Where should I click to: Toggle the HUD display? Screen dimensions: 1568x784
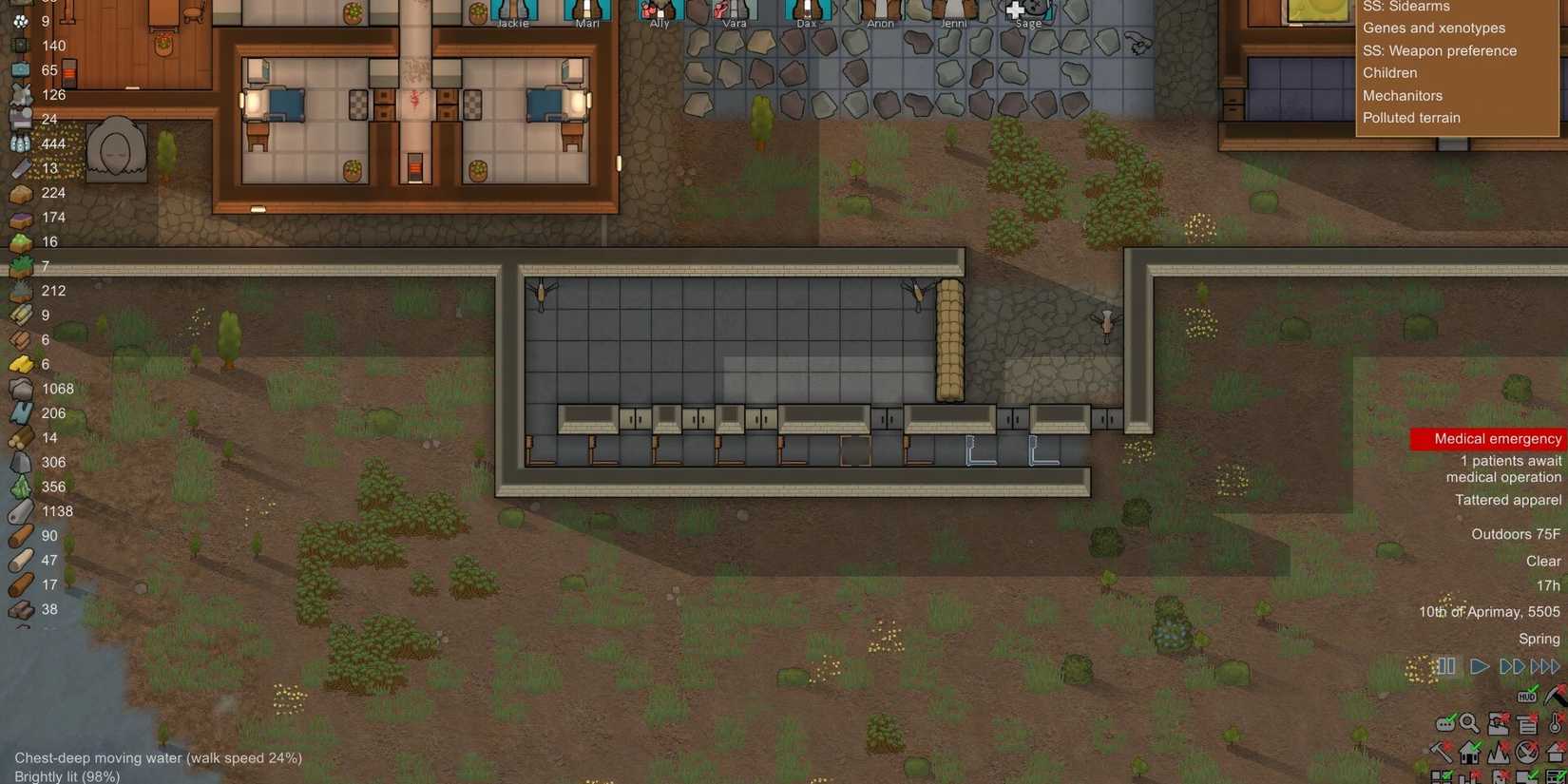tap(1526, 696)
